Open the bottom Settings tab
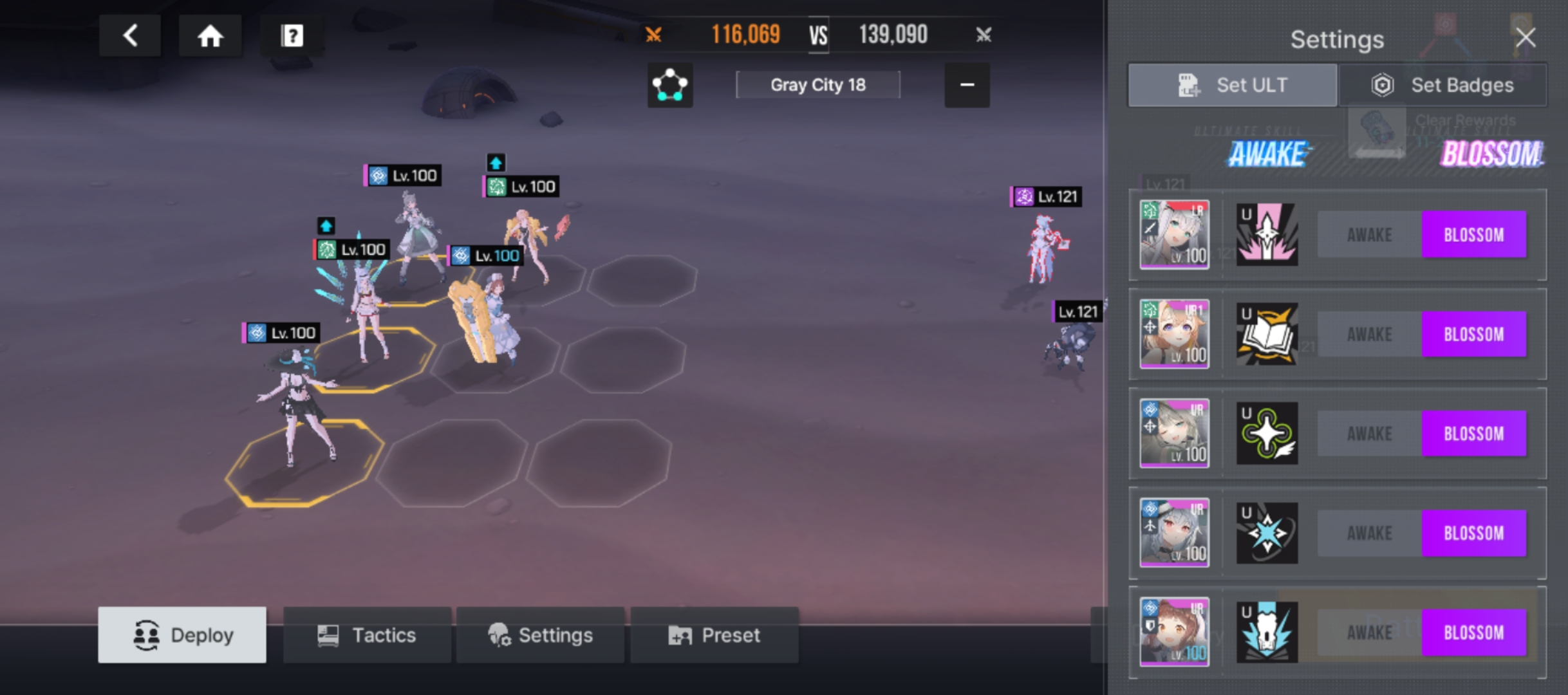Viewport: 1568px width, 695px height. [540, 635]
